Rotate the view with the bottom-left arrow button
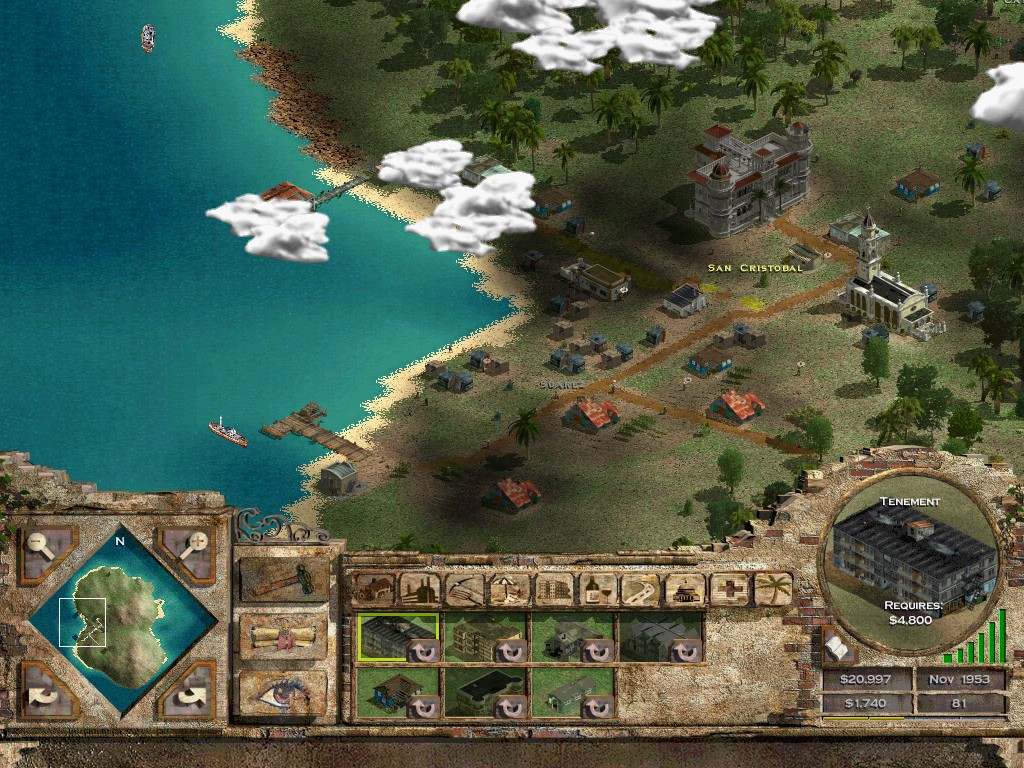 (46, 690)
